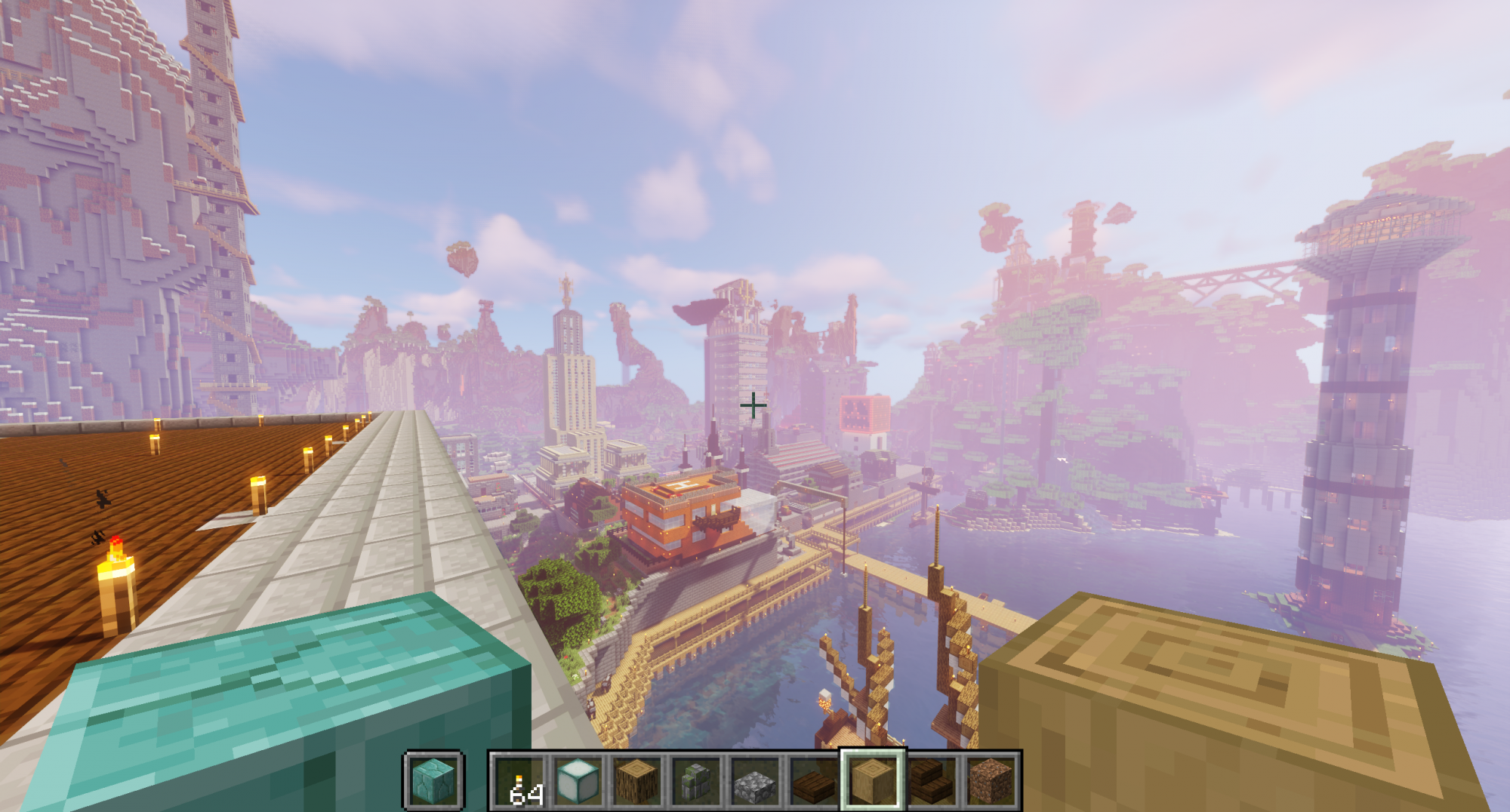
Task: Select the off-hand prismarine brick slot
Action: coord(433,780)
